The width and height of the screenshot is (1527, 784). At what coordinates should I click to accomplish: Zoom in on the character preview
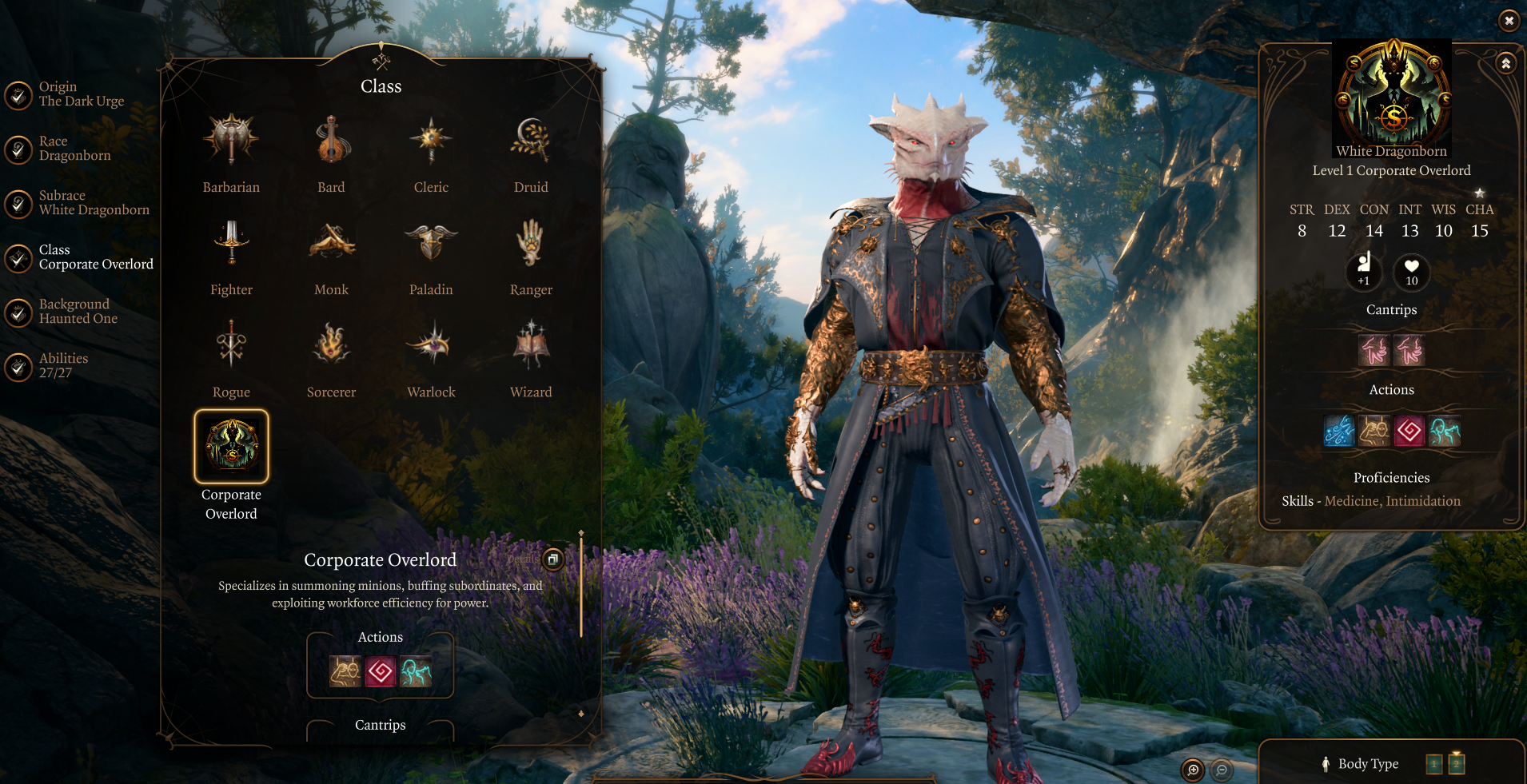pyautogui.click(x=1193, y=770)
